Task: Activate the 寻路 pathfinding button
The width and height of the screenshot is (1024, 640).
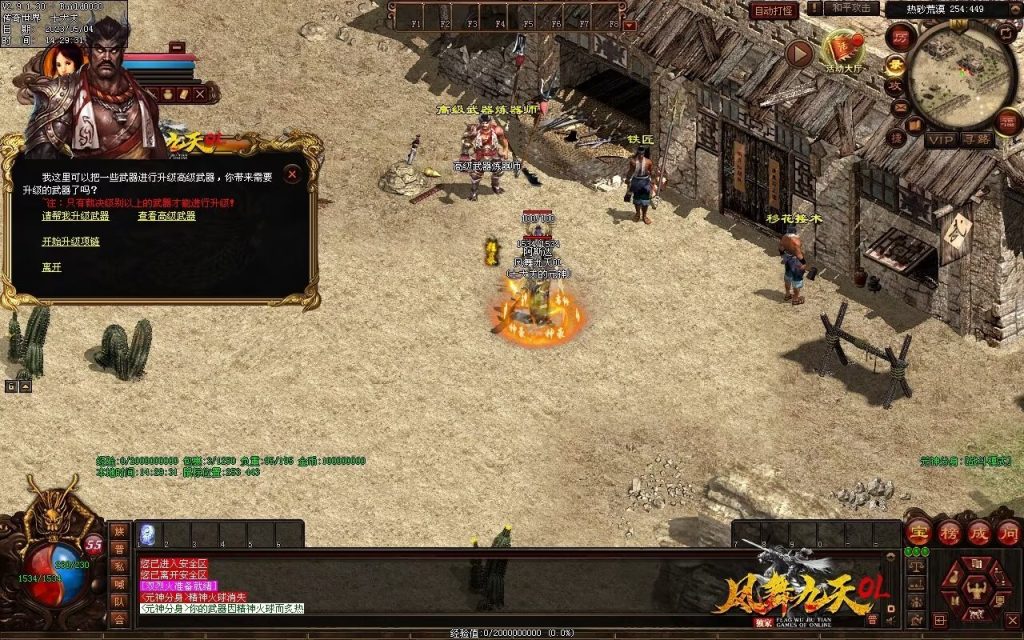Action: click(977, 139)
